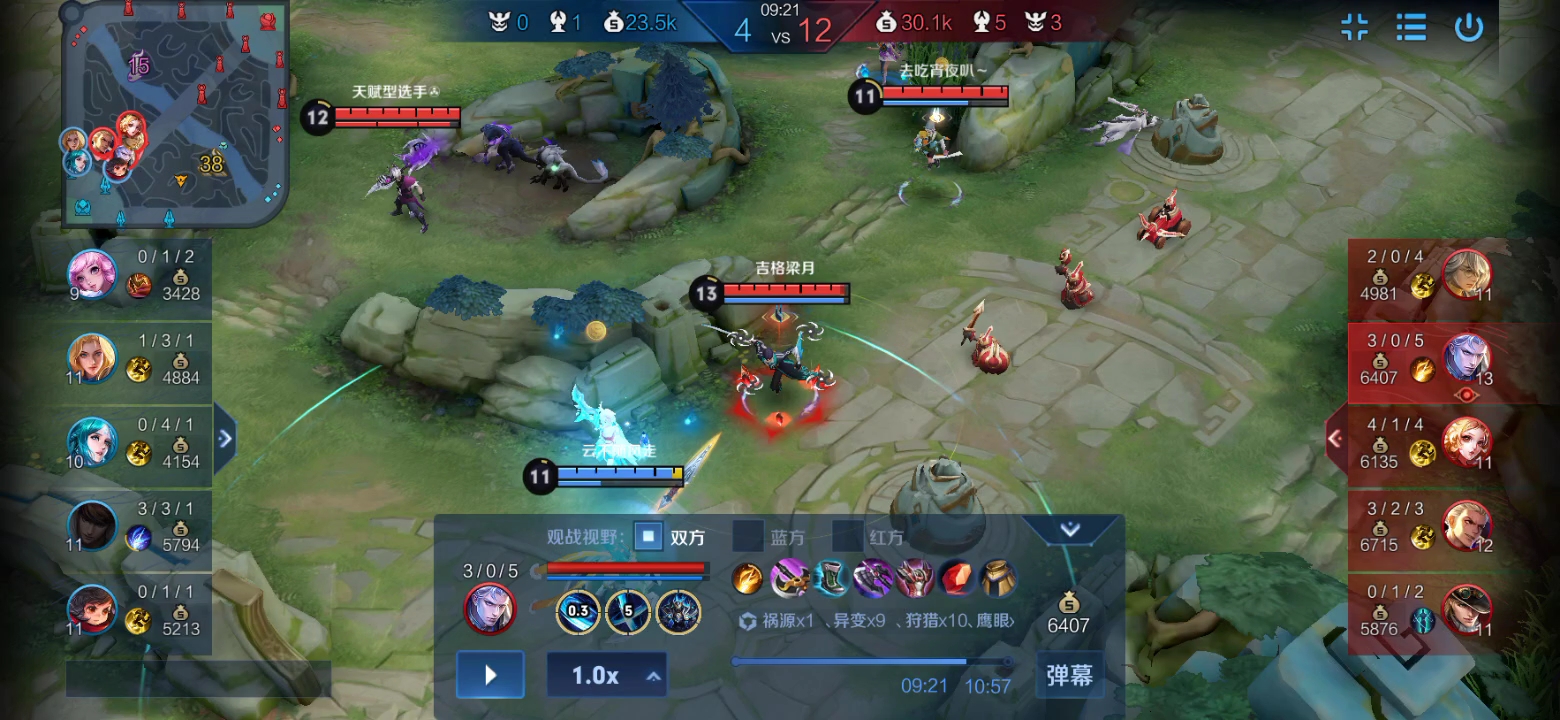Resume replay with the play button
This screenshot has width=1560, height=720.
click(x=490, y=674)
